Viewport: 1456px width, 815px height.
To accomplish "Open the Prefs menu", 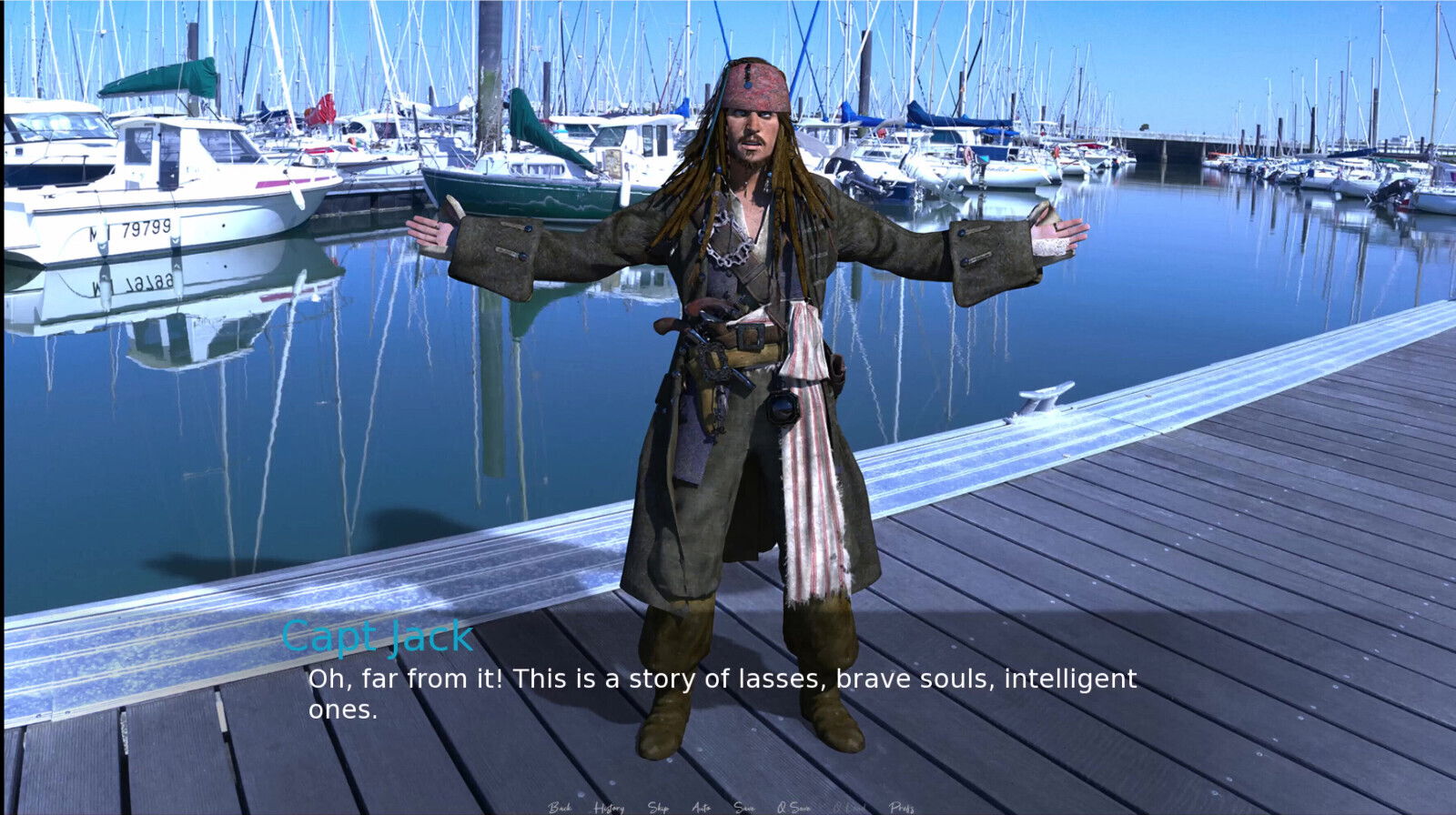I will coord(902,807).
